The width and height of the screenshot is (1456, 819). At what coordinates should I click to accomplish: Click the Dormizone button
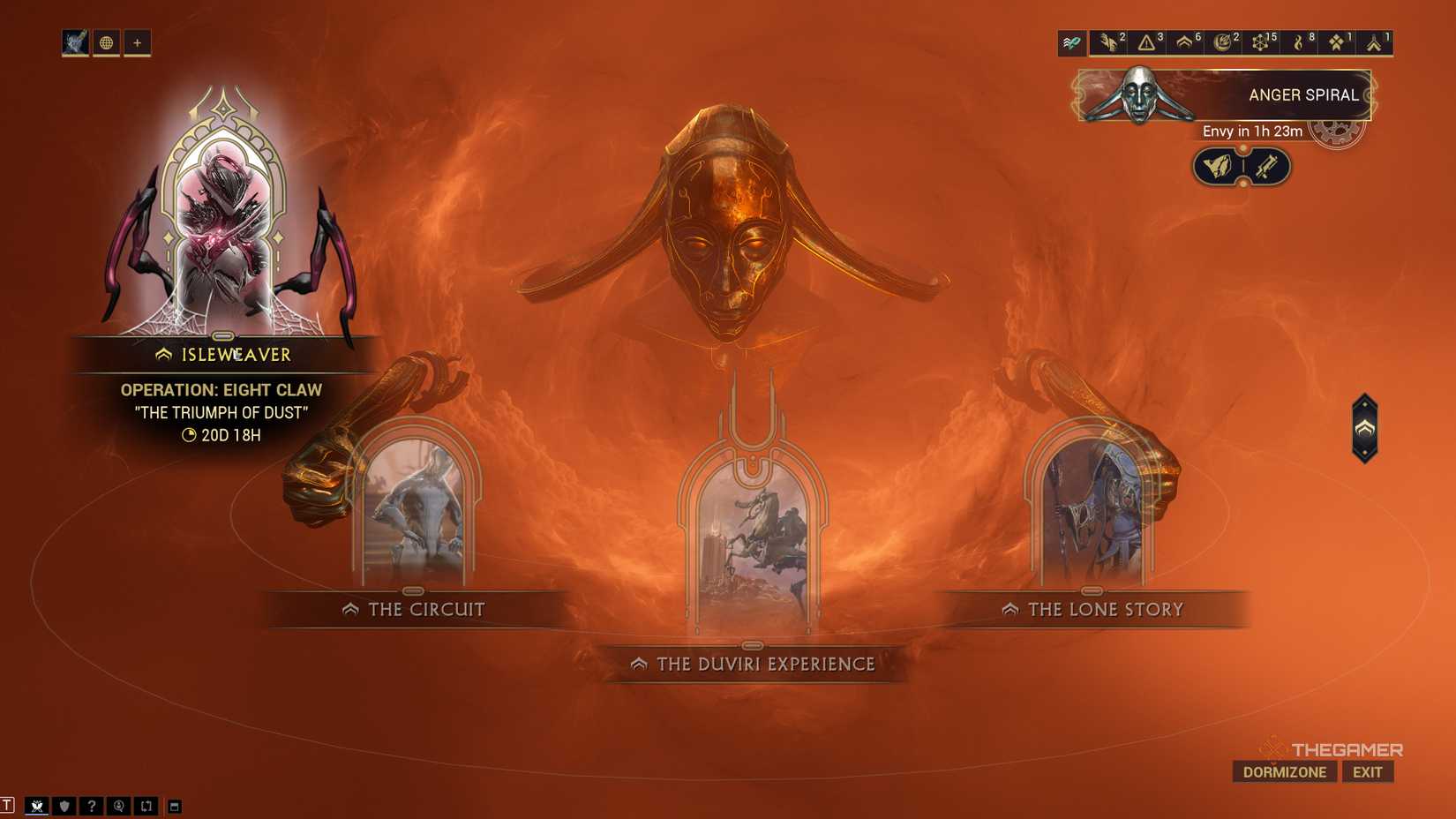pos(1284,771)
